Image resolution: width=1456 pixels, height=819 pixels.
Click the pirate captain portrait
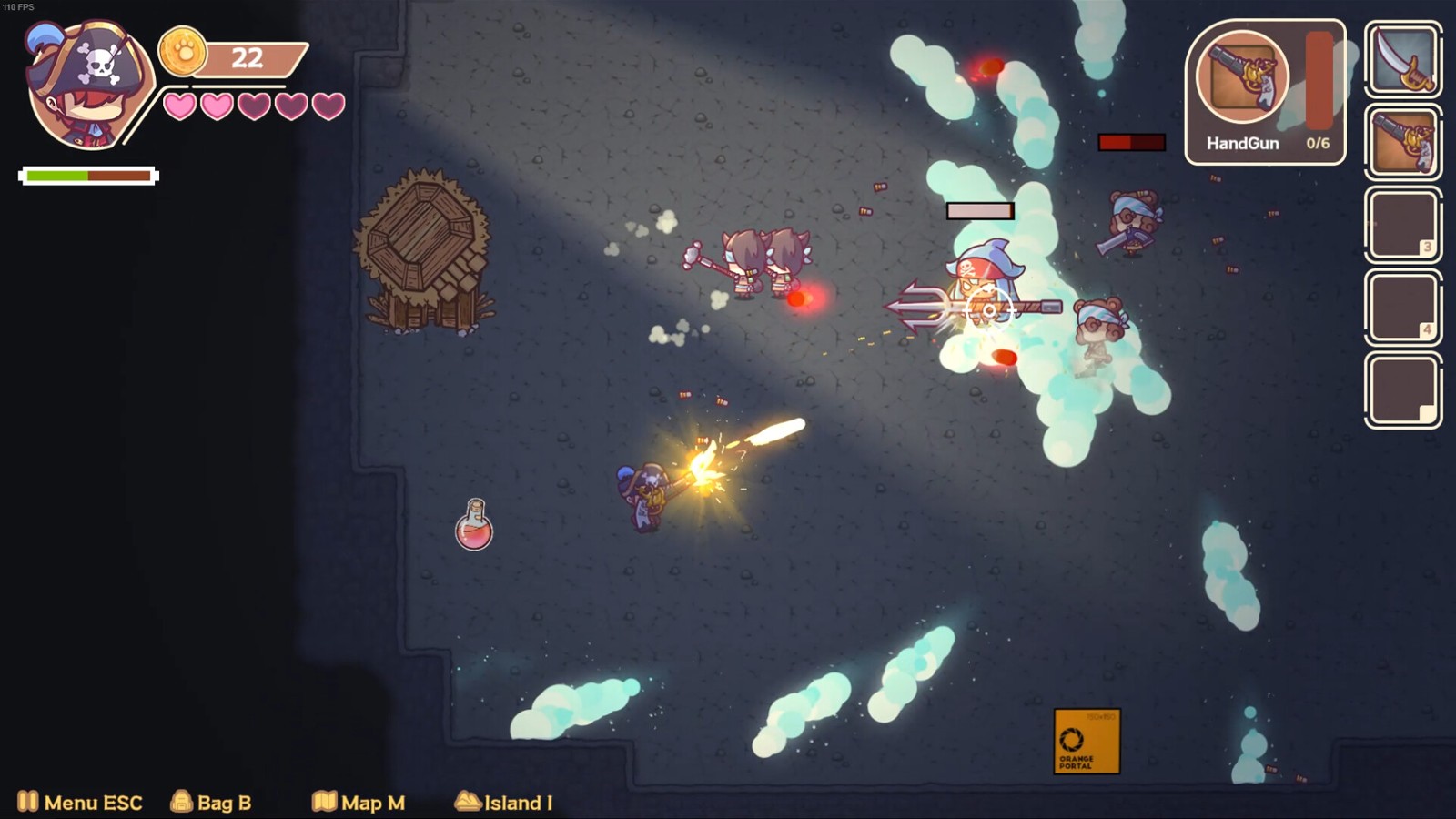click(86, 86)
